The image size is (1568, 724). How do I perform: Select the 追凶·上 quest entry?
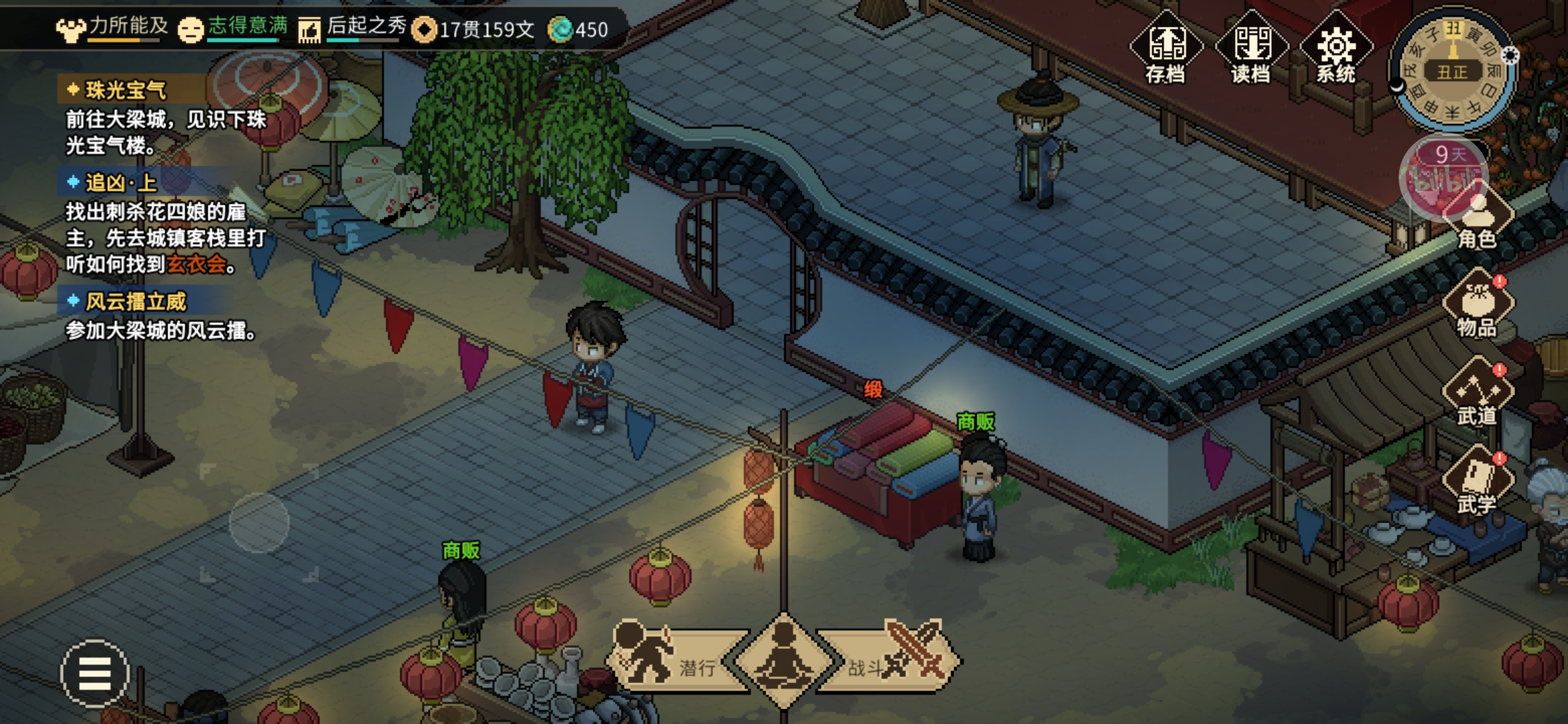[x=121, y=182]
